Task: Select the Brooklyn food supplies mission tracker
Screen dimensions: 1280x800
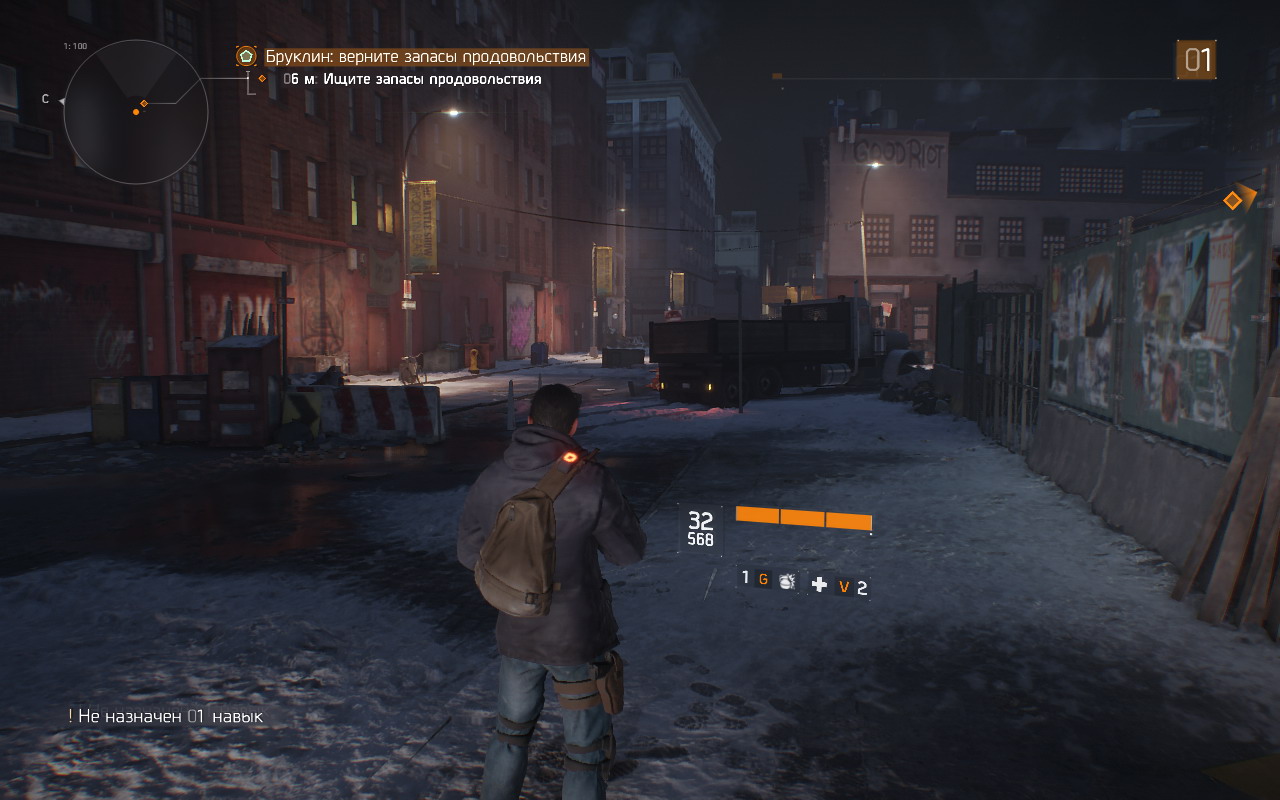Action: point(425,57)
